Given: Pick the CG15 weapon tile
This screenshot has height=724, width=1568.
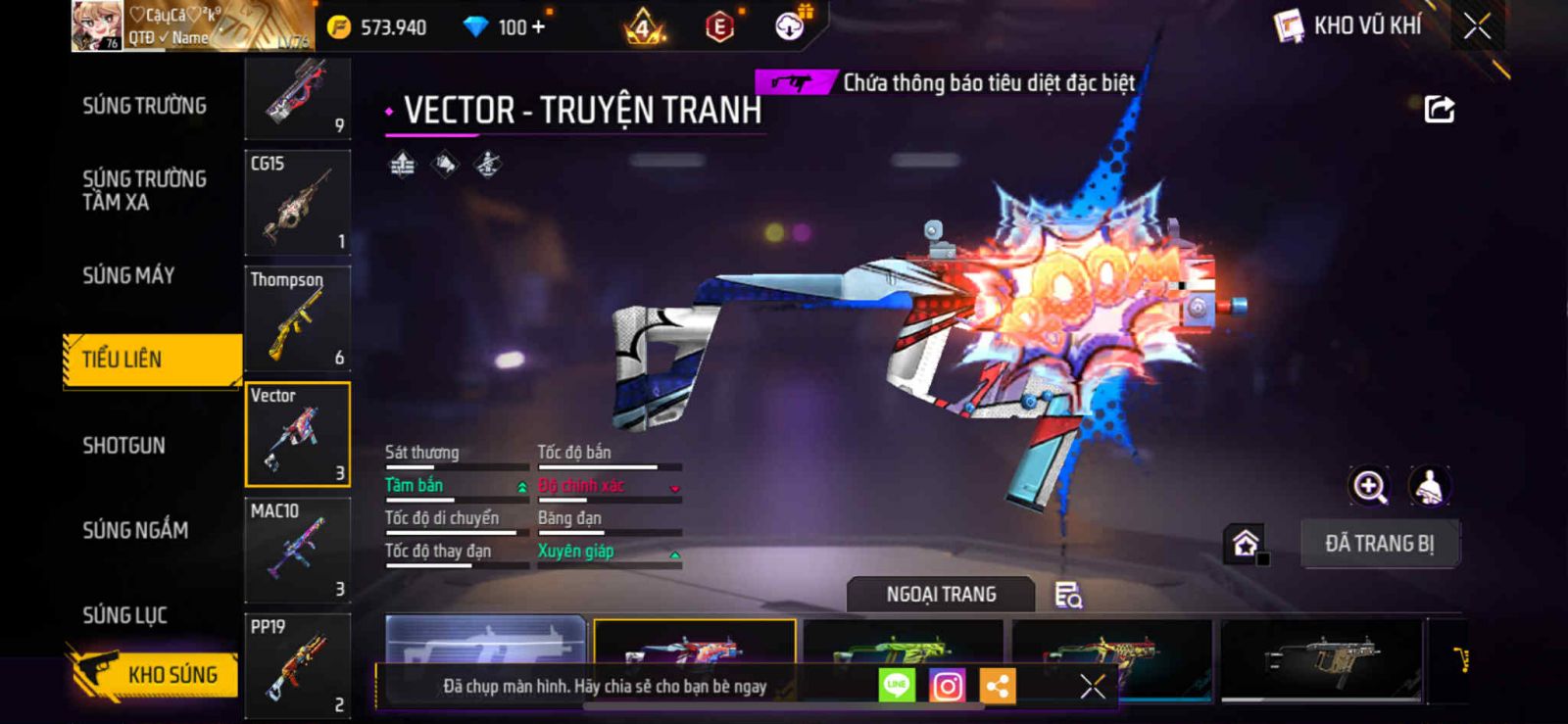Looking at the screenshot, I should click(297, 203).
